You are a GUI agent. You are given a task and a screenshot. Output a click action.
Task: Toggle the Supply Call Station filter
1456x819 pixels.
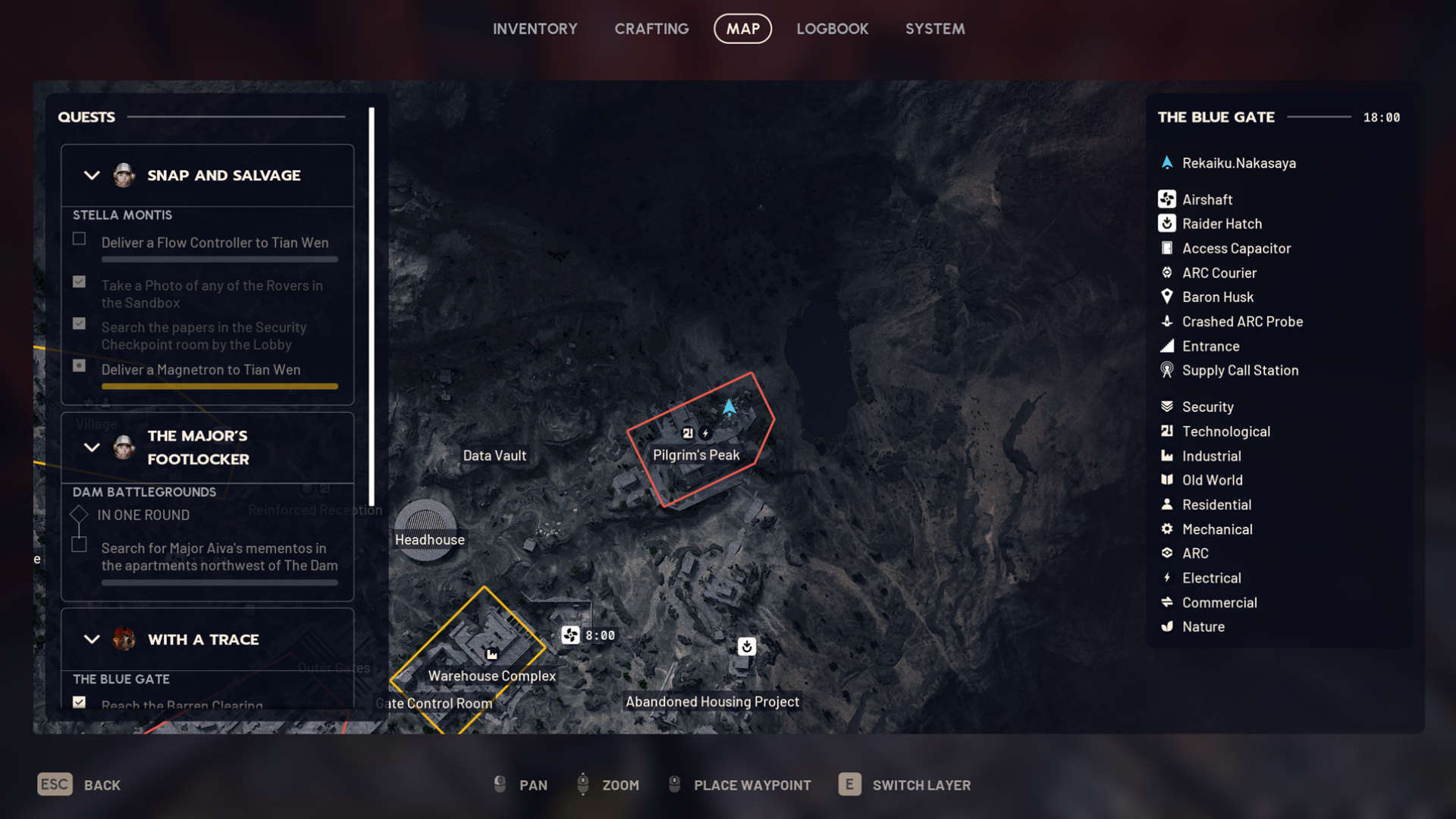click(x=1239, y=370)
